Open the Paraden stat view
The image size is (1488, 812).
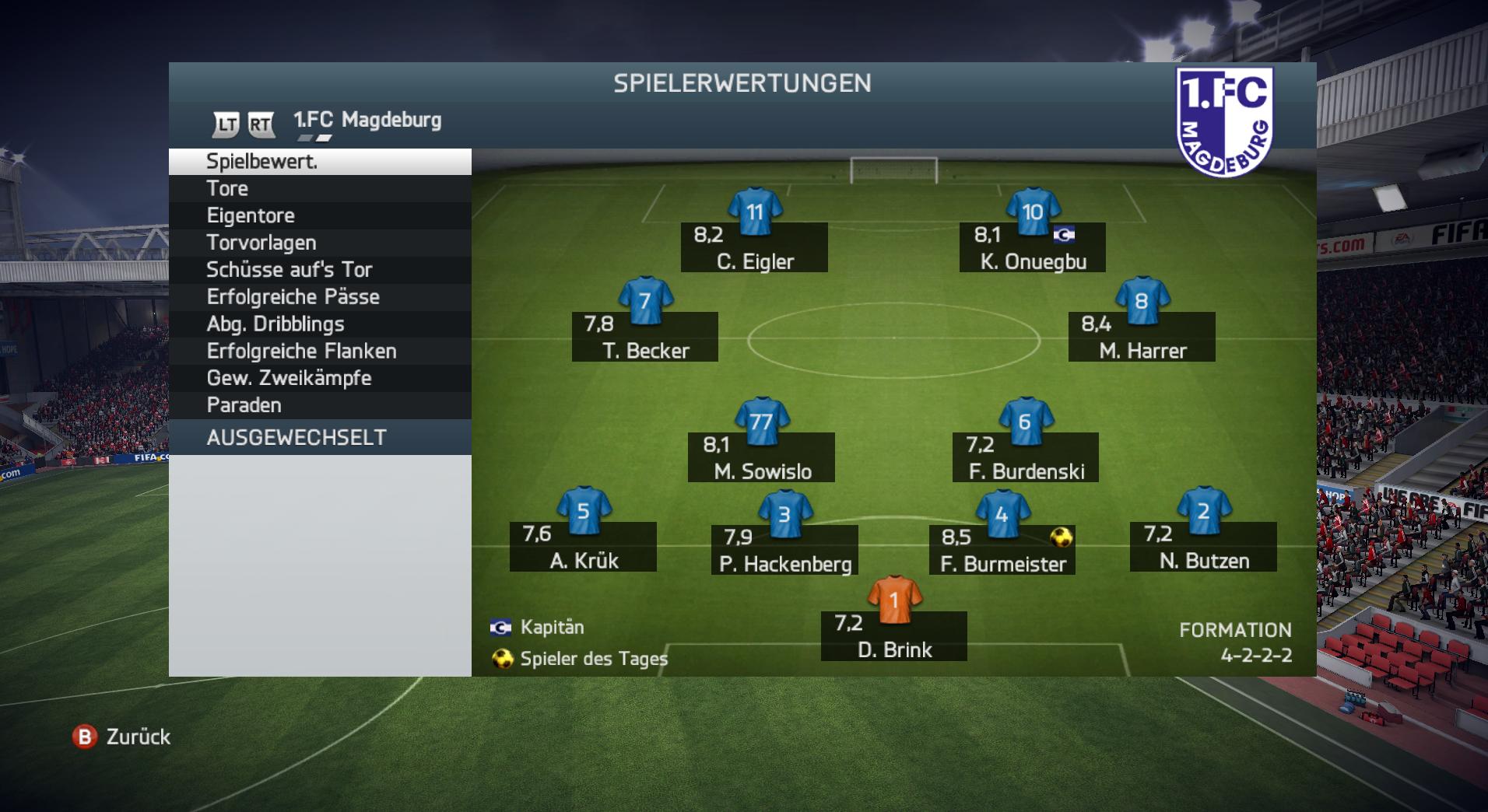point(319,405)
